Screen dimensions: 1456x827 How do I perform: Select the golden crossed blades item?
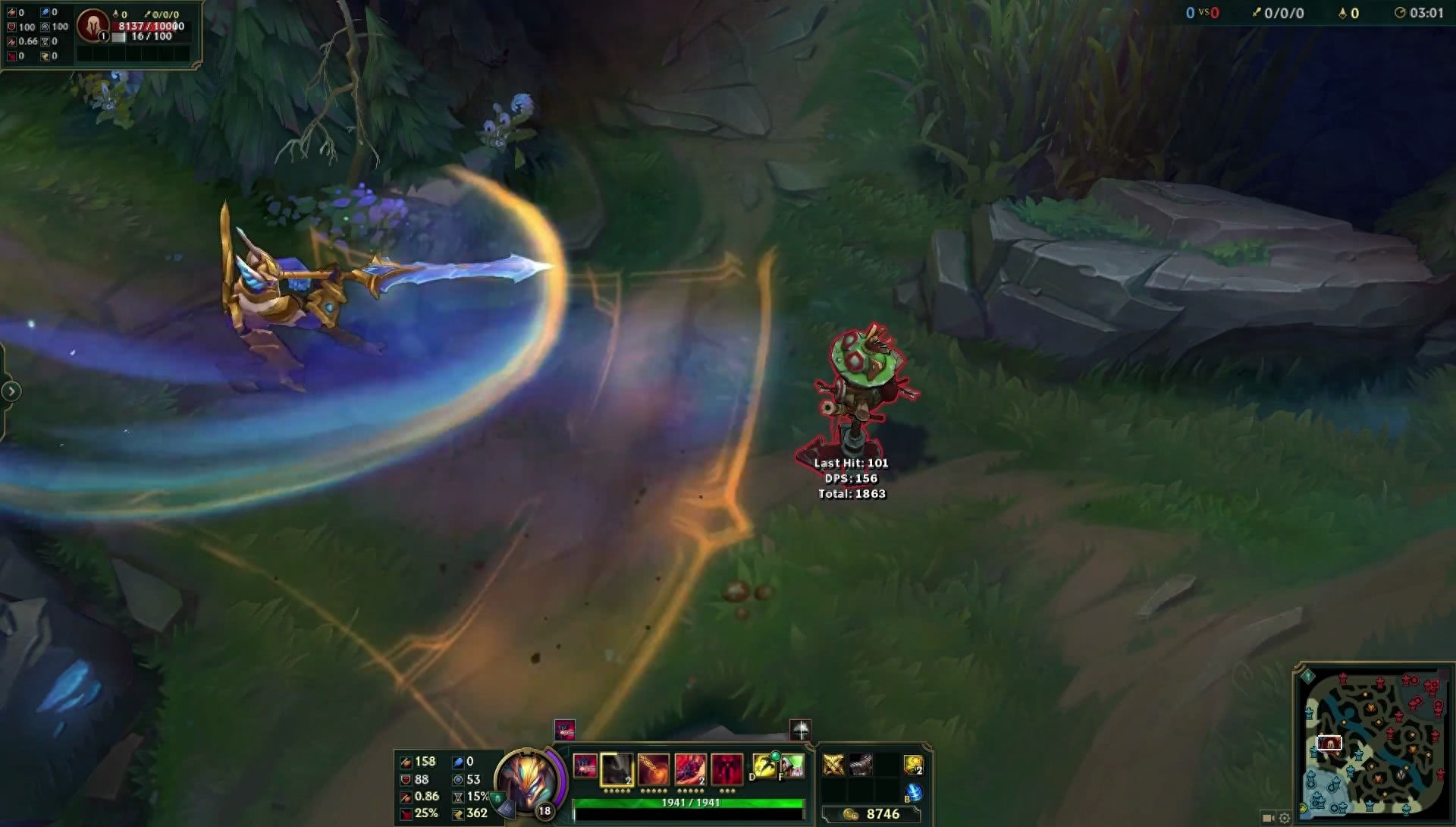(x=833, y=765)
